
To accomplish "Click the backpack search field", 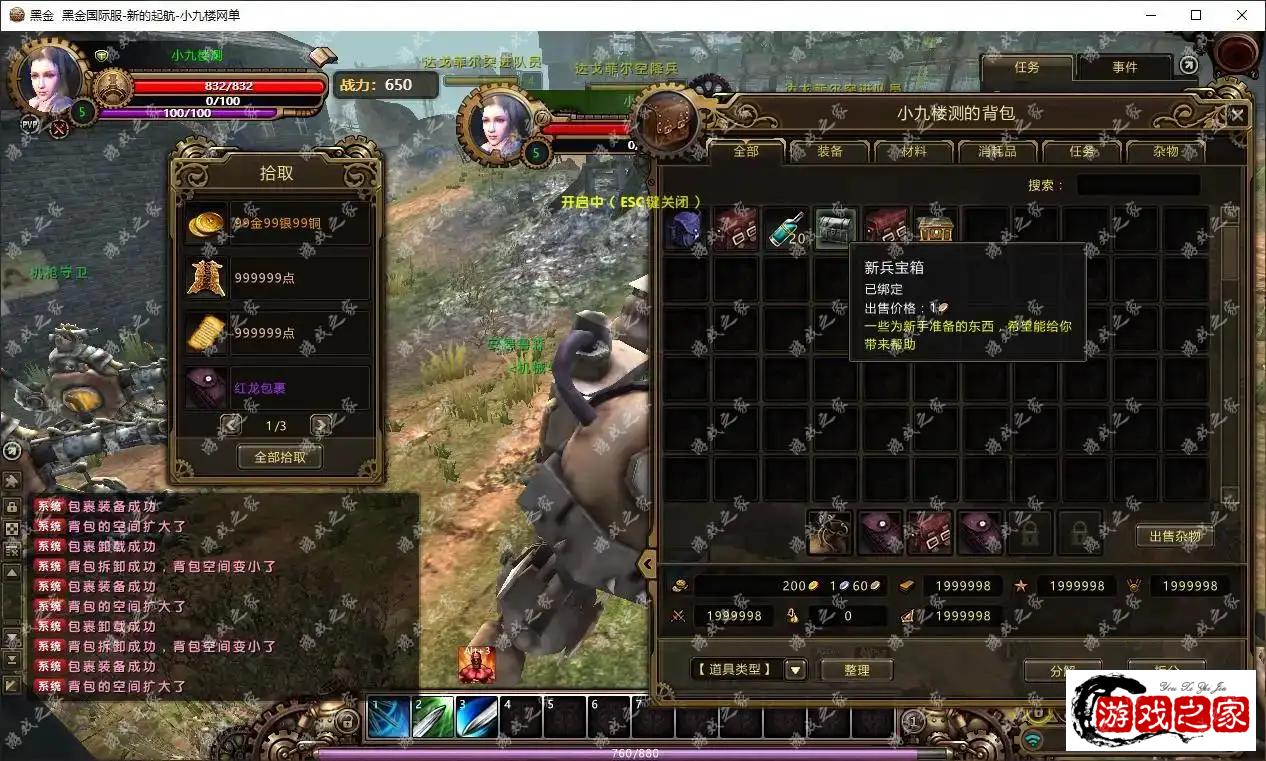I will click(x=1138, y=185).
